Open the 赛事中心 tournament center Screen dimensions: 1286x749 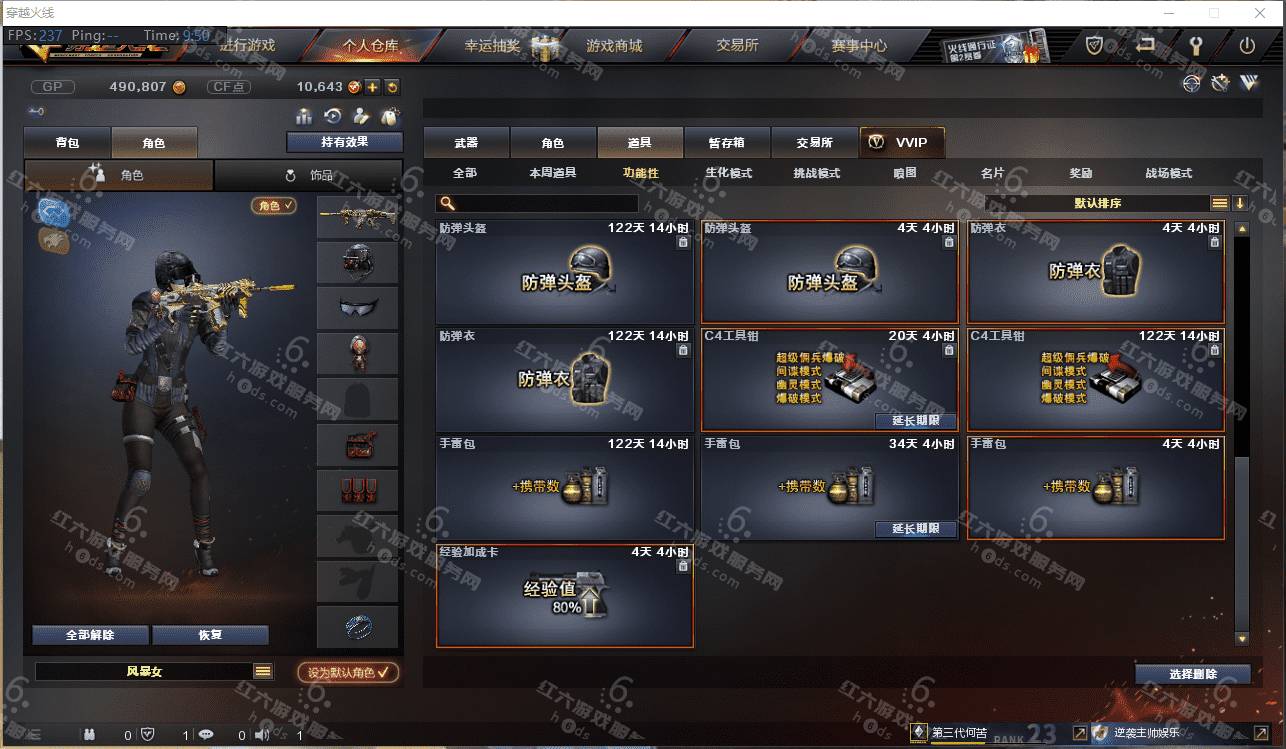pyautogui.click(x=858, y=46)
